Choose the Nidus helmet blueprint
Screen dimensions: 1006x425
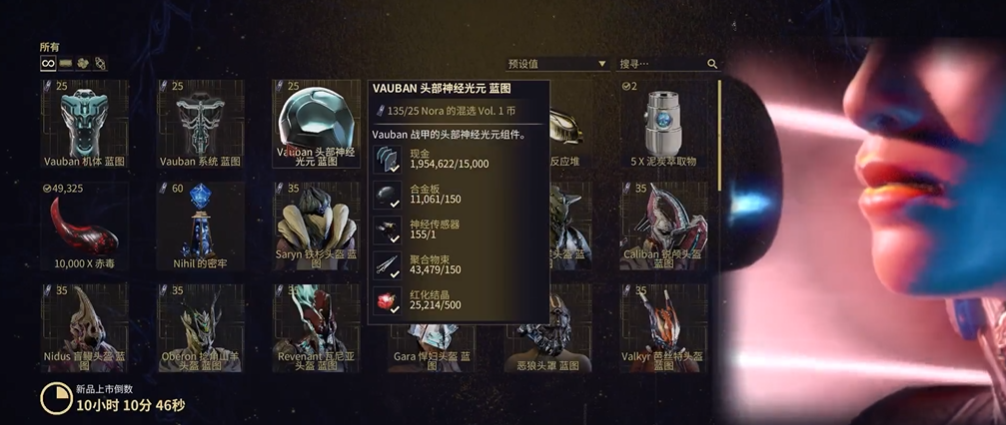83,326
